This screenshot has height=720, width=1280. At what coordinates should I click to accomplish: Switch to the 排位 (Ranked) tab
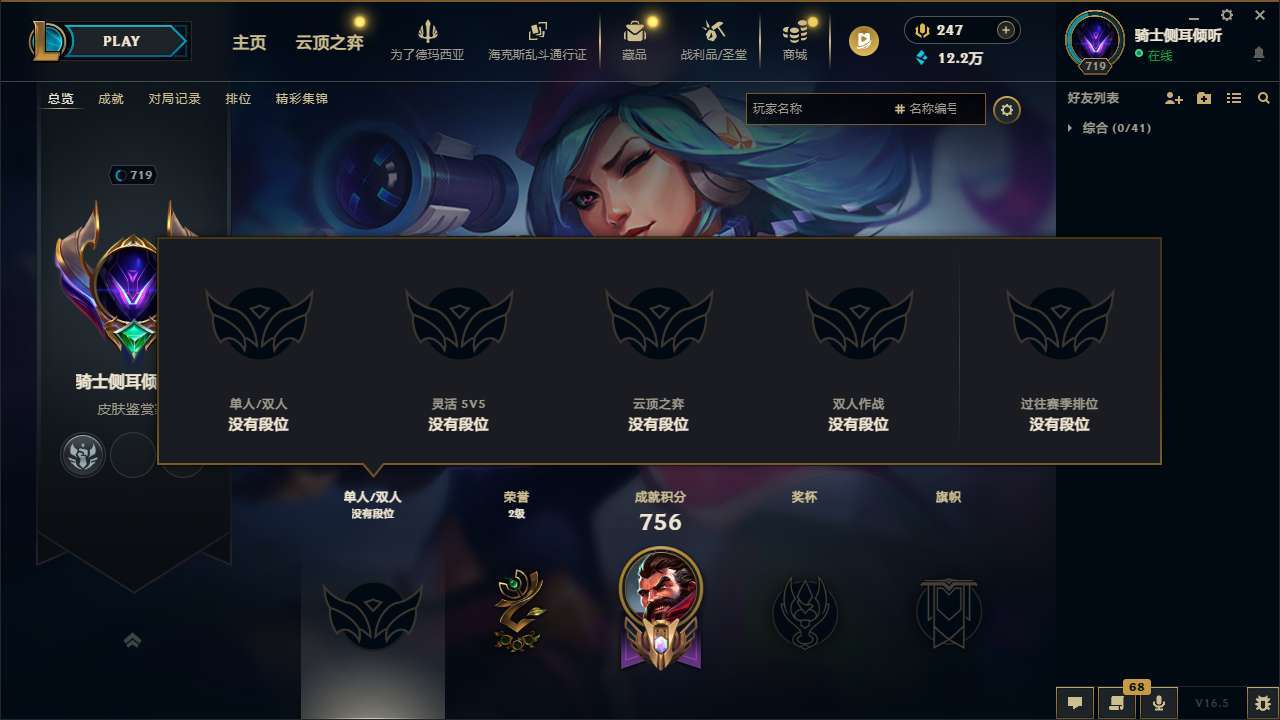coord(238,98)
